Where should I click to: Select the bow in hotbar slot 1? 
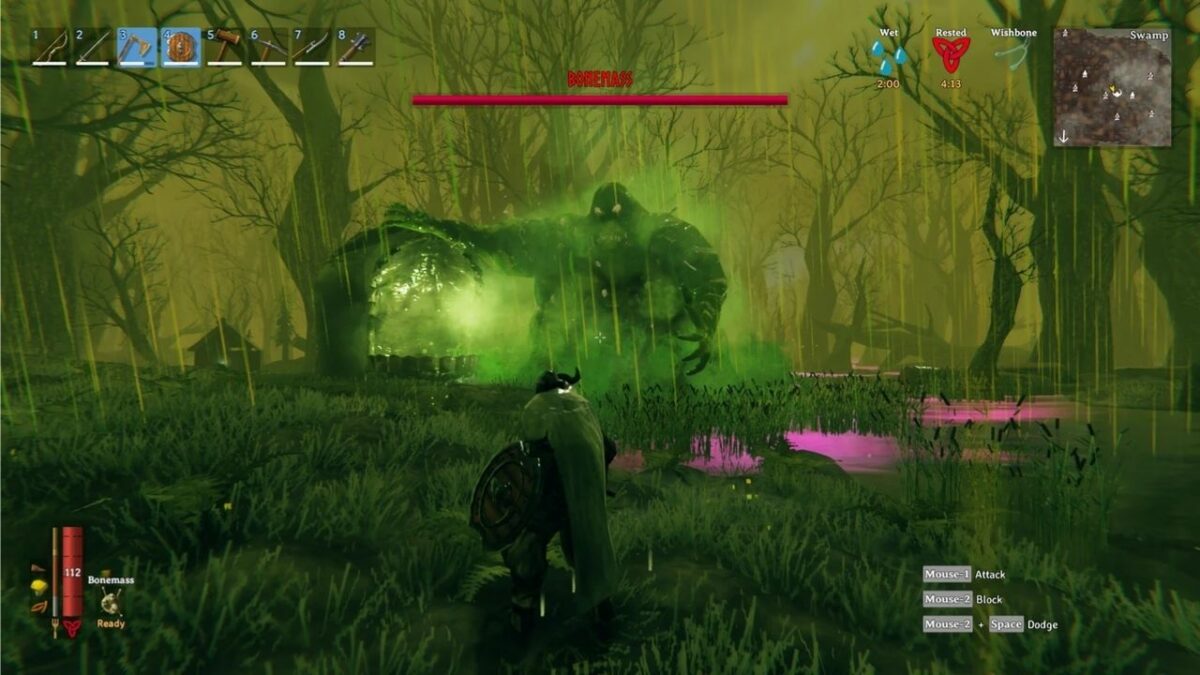point(49,47)
